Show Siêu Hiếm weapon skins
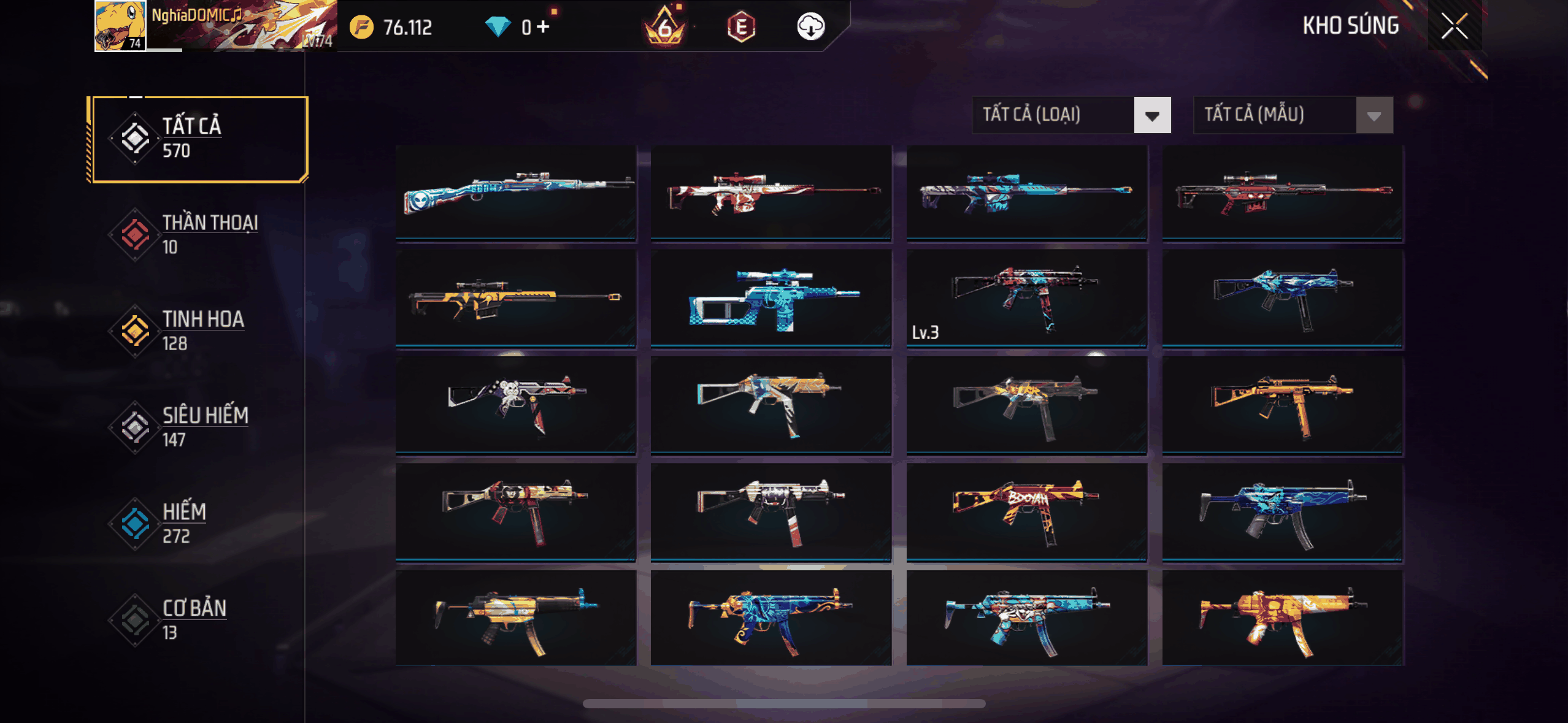 (198, 427)
